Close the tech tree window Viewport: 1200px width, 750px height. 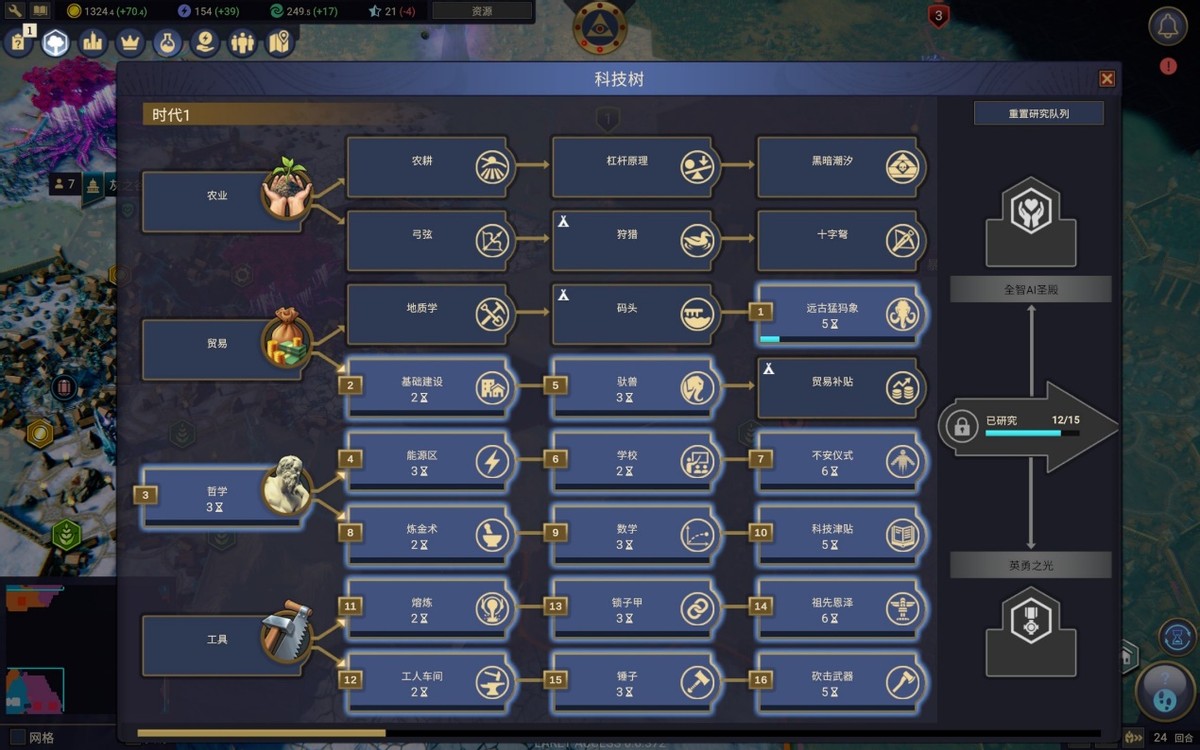(x=1107, y=79)
